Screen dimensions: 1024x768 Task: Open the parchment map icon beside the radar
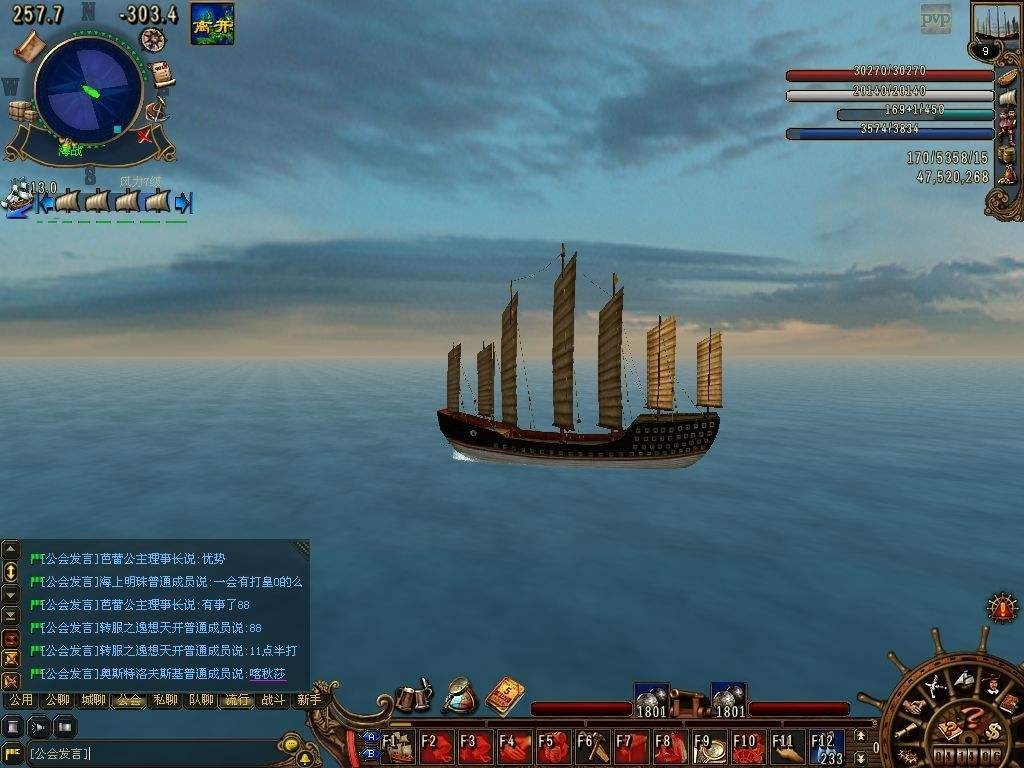[x=27, y=44]
